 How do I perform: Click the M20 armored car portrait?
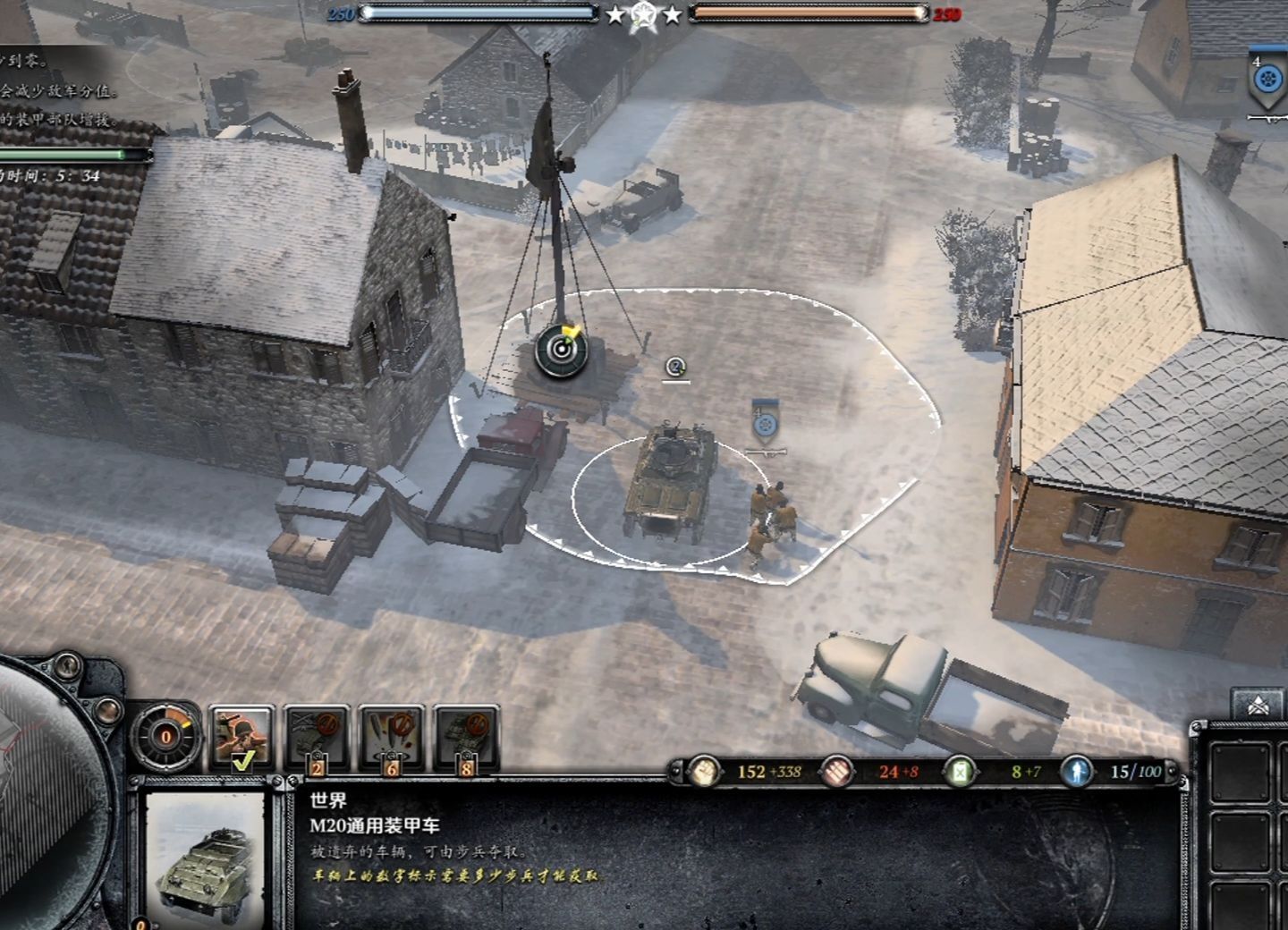pos(204,855)
